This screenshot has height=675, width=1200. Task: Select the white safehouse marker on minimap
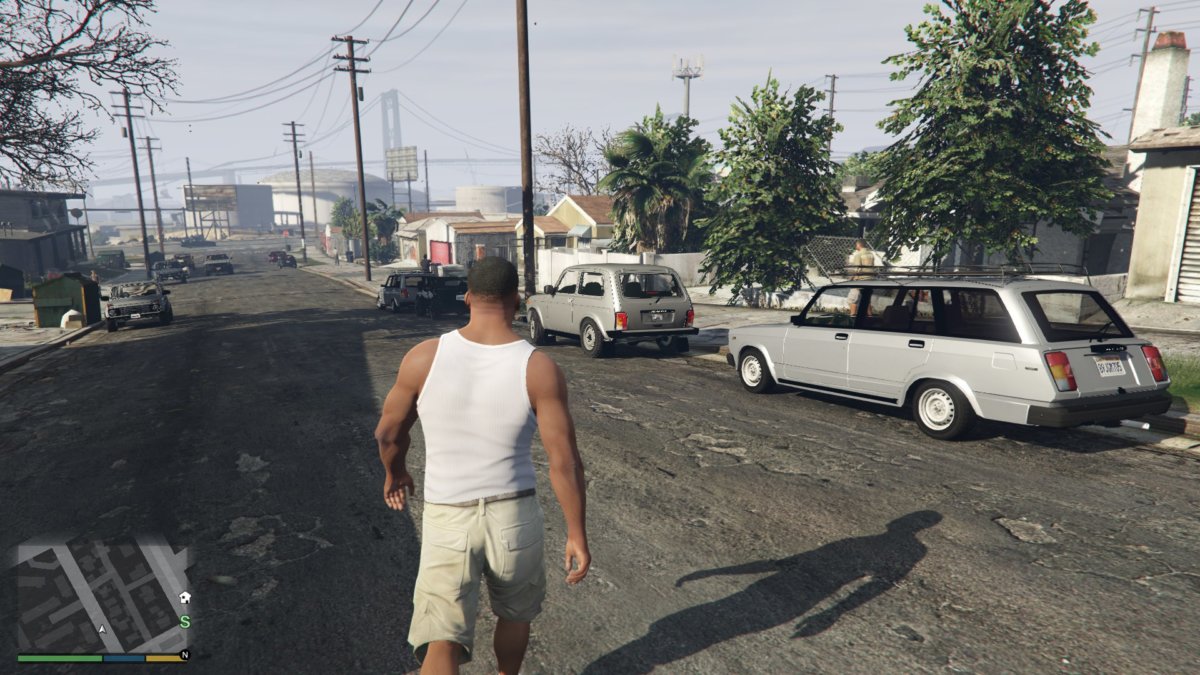[184, 597]
